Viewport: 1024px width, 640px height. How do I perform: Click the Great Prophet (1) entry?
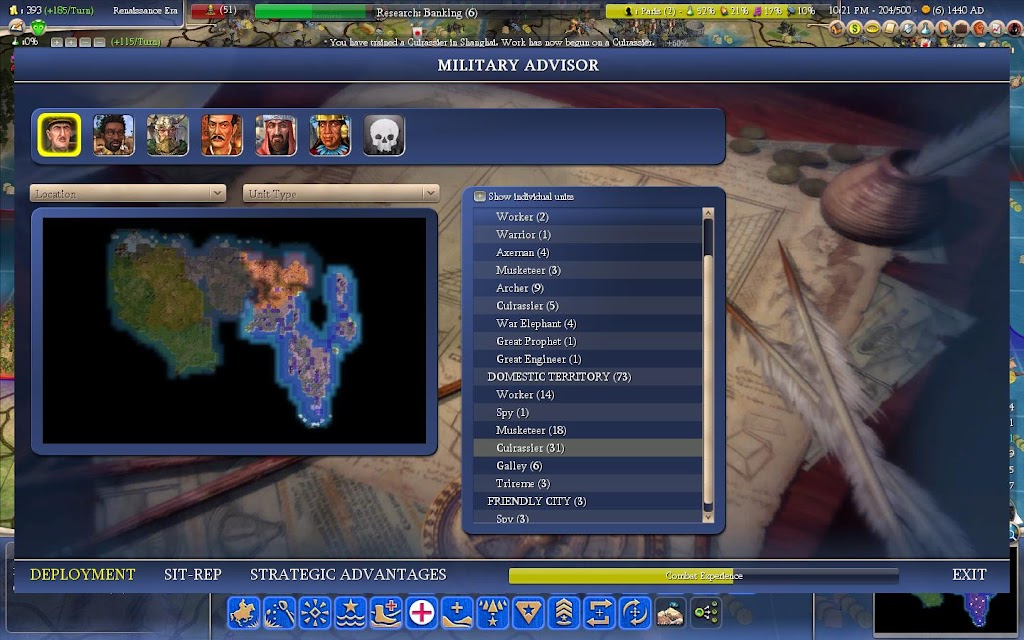coord(536,341)
